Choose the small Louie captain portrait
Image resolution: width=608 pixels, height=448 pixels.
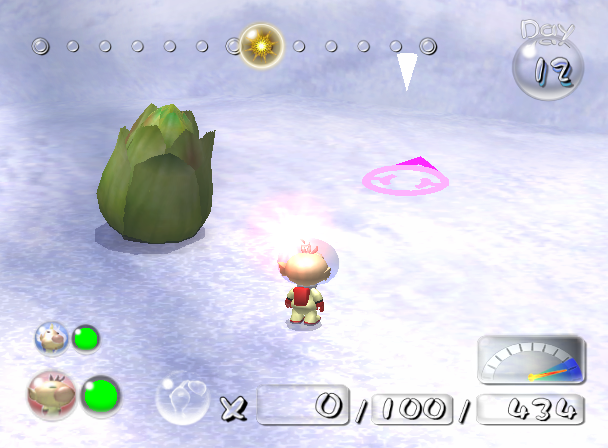pyautogui.click(x=50, y=338)
